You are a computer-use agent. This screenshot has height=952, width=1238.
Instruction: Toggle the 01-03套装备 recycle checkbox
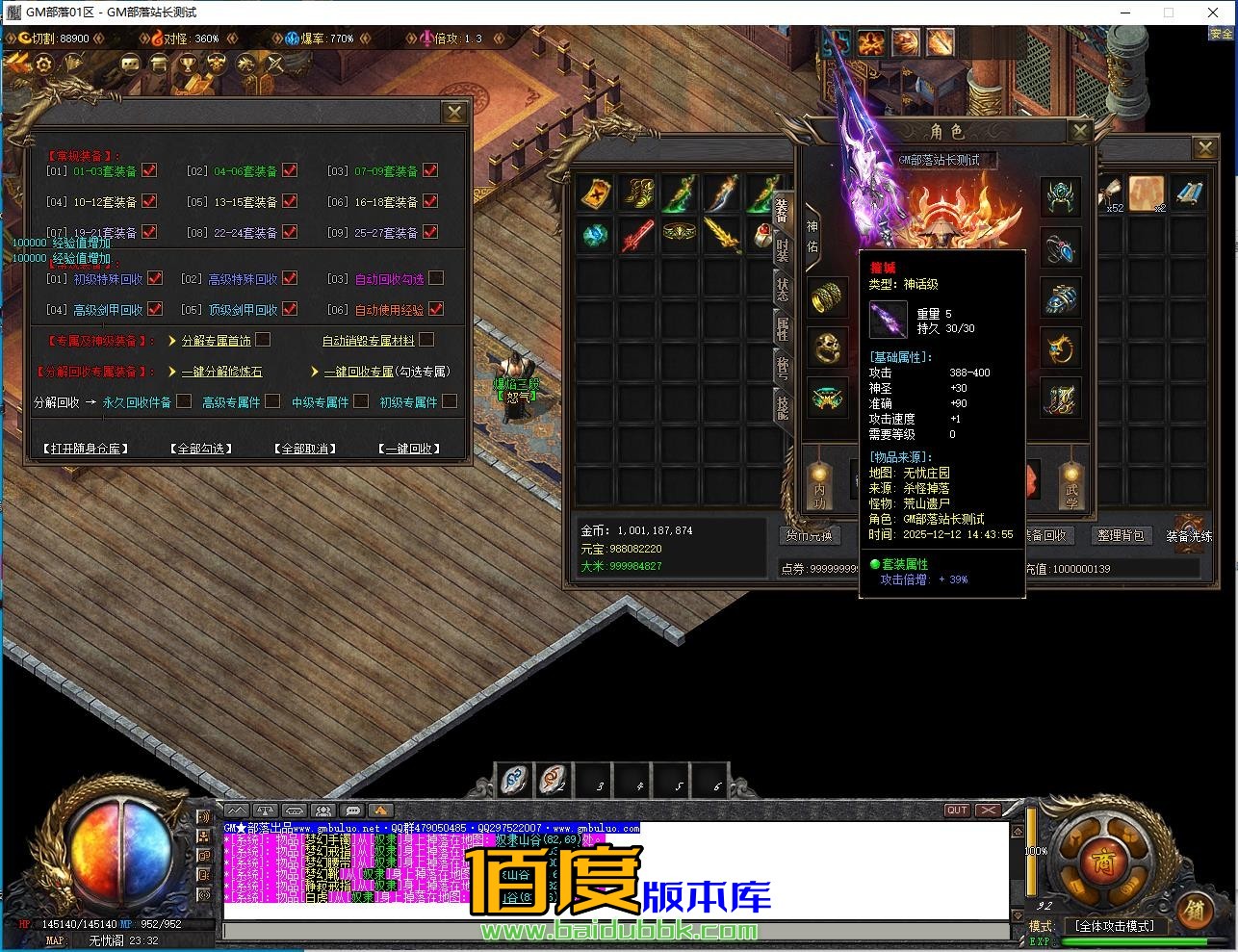coord(149,170)
